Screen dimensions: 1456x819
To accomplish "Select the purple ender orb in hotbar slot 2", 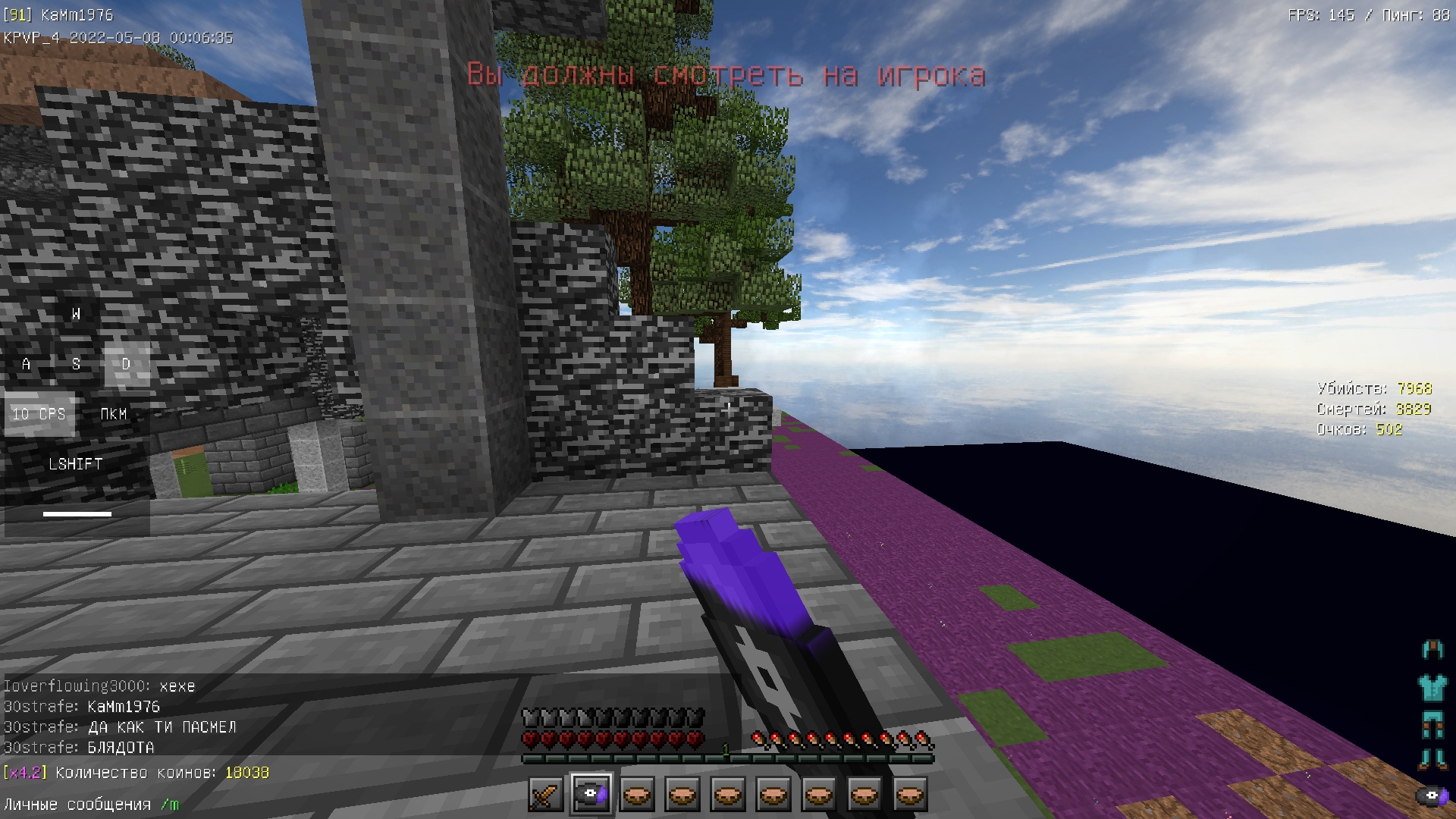I will [591, 793].
